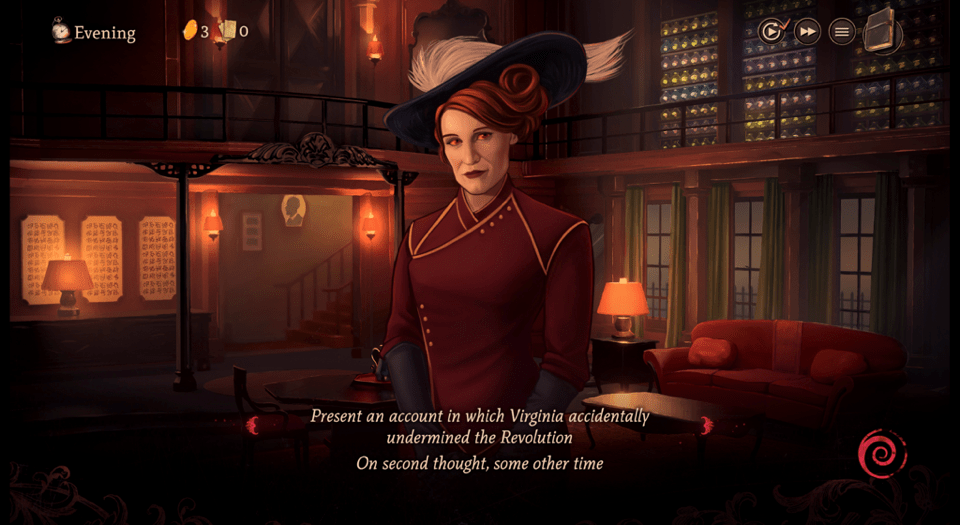Screen dimensions: 960x525
Task: Toggle the auto-play dialogue button
Action: [771, 32]
